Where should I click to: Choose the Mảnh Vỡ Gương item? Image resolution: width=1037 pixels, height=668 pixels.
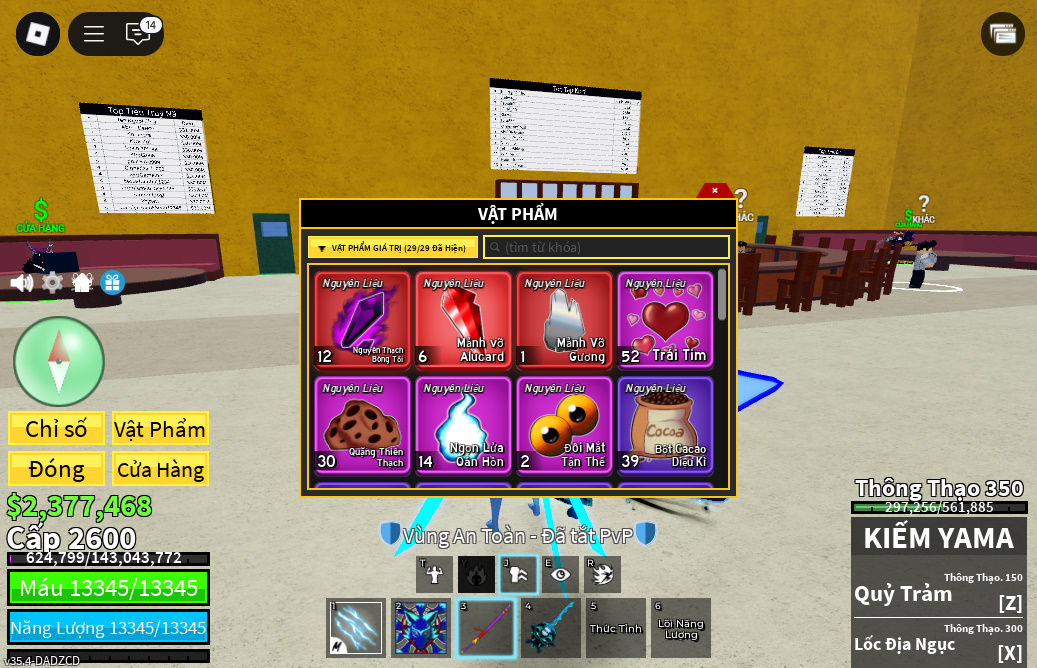pyautogui.click(x=564, y=320)
